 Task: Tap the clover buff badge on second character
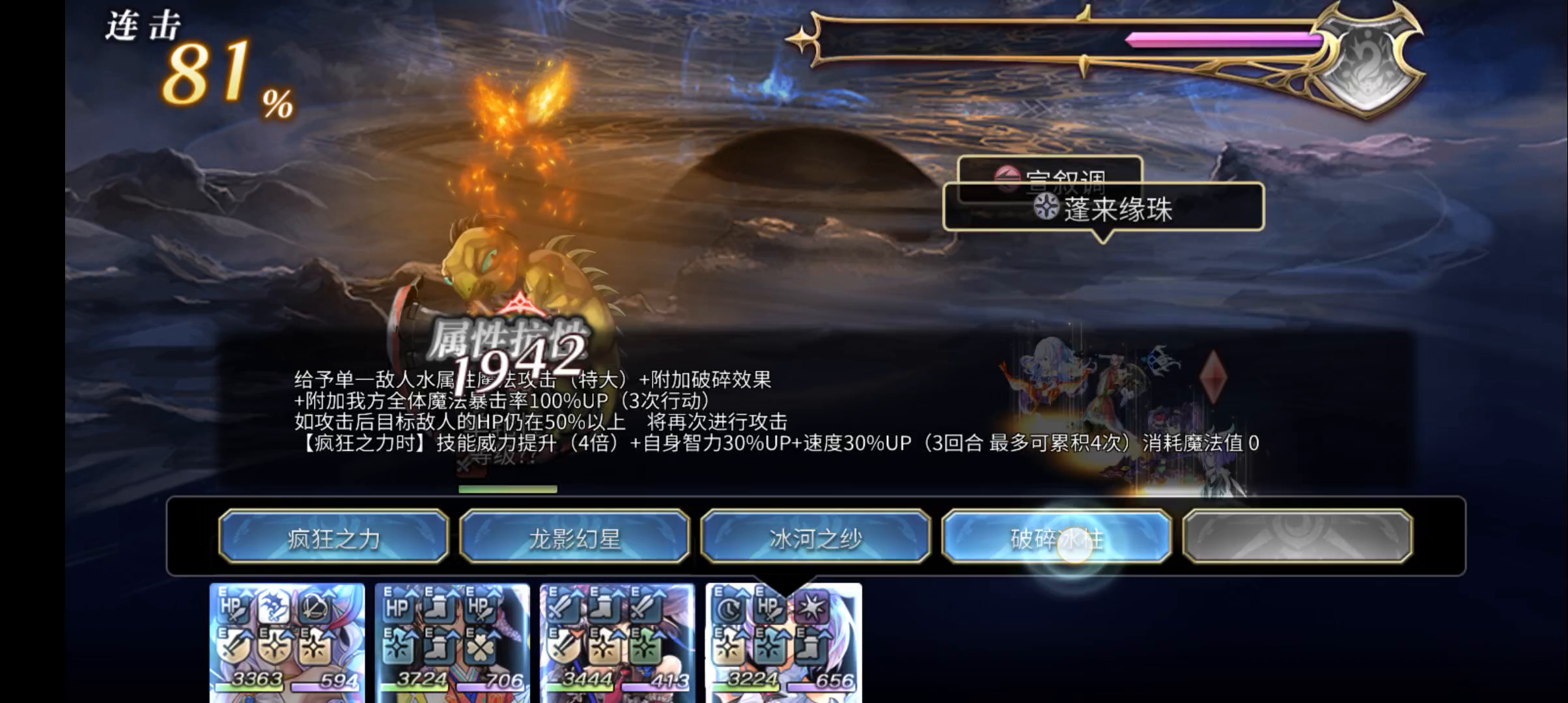click(479, 647)
